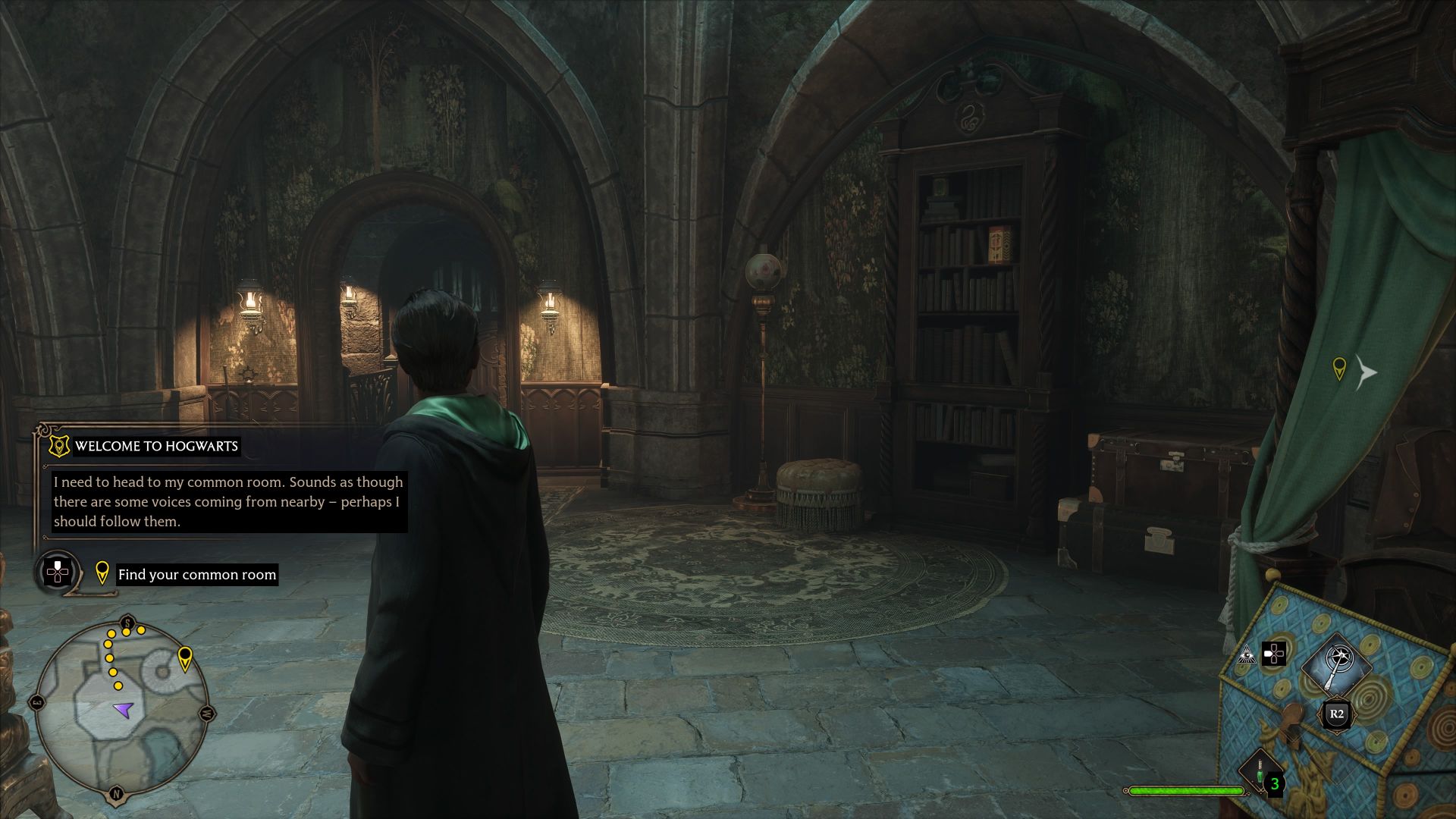Click the potion count badge showing 3
Screen dimensions: 1456x819
click(1274, 784)
